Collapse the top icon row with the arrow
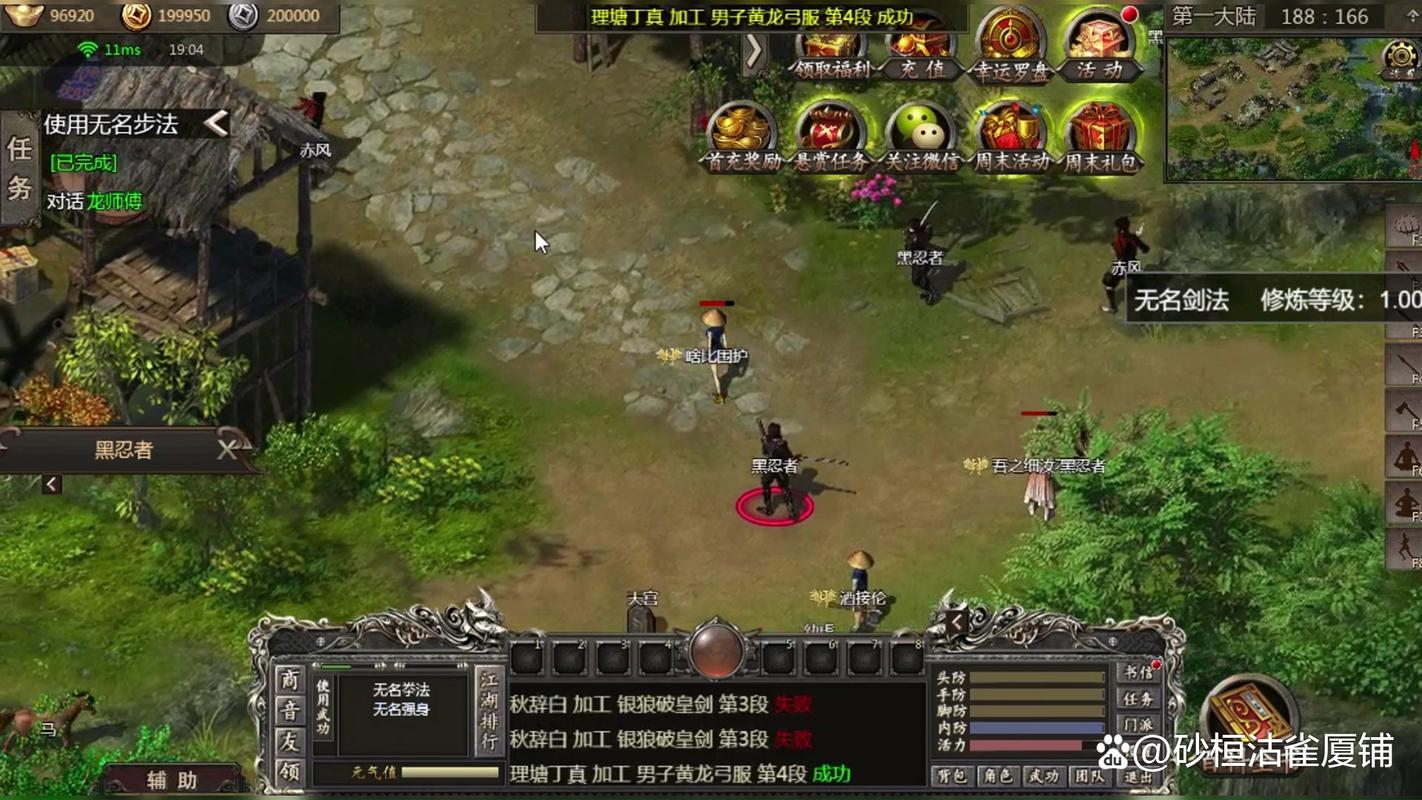This screenshot has width=1422, height=800. [x=754, y=51]
